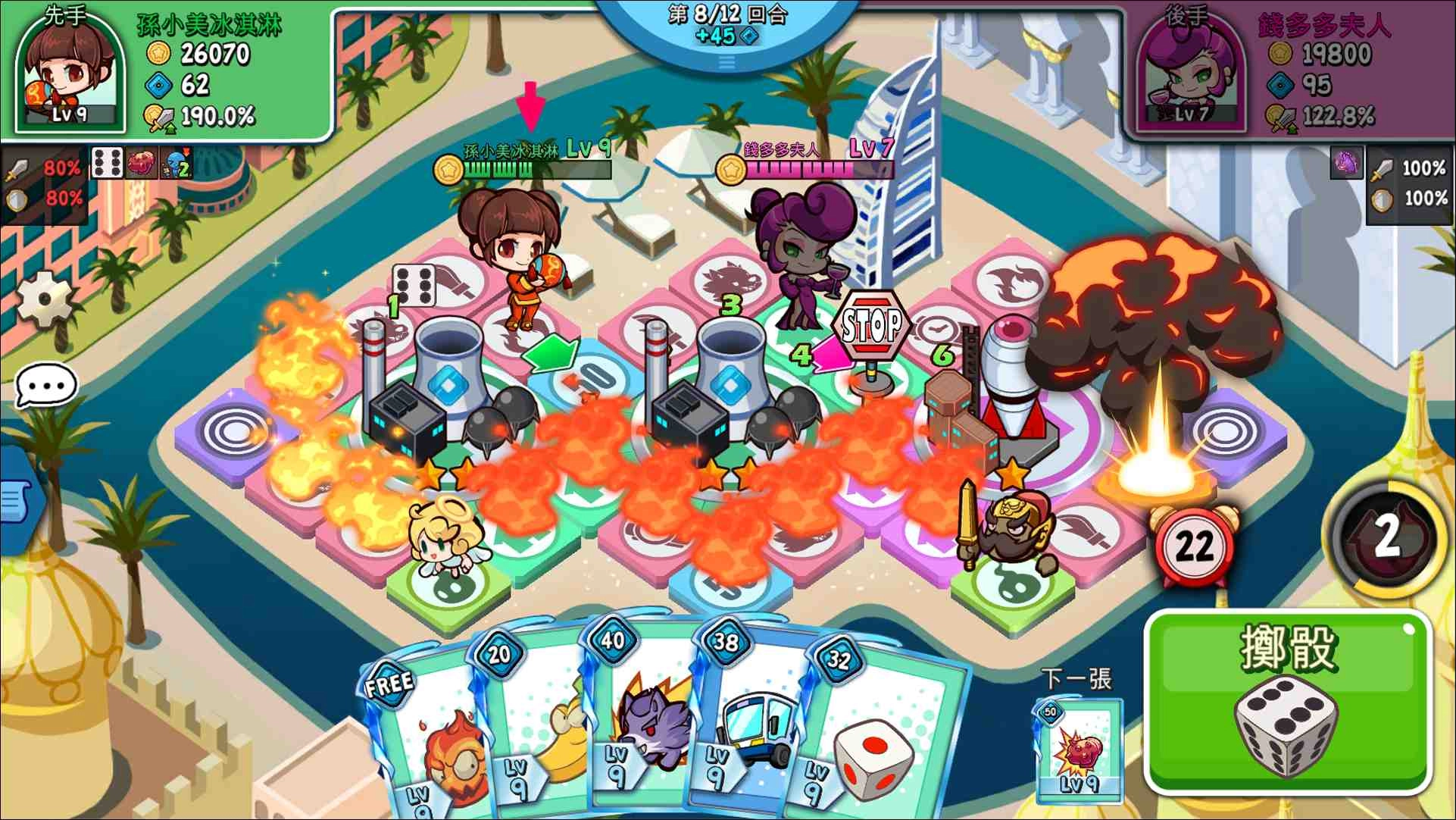Open the chat speech bubble
Screen dimensions: 1456x820
point(46,385)
